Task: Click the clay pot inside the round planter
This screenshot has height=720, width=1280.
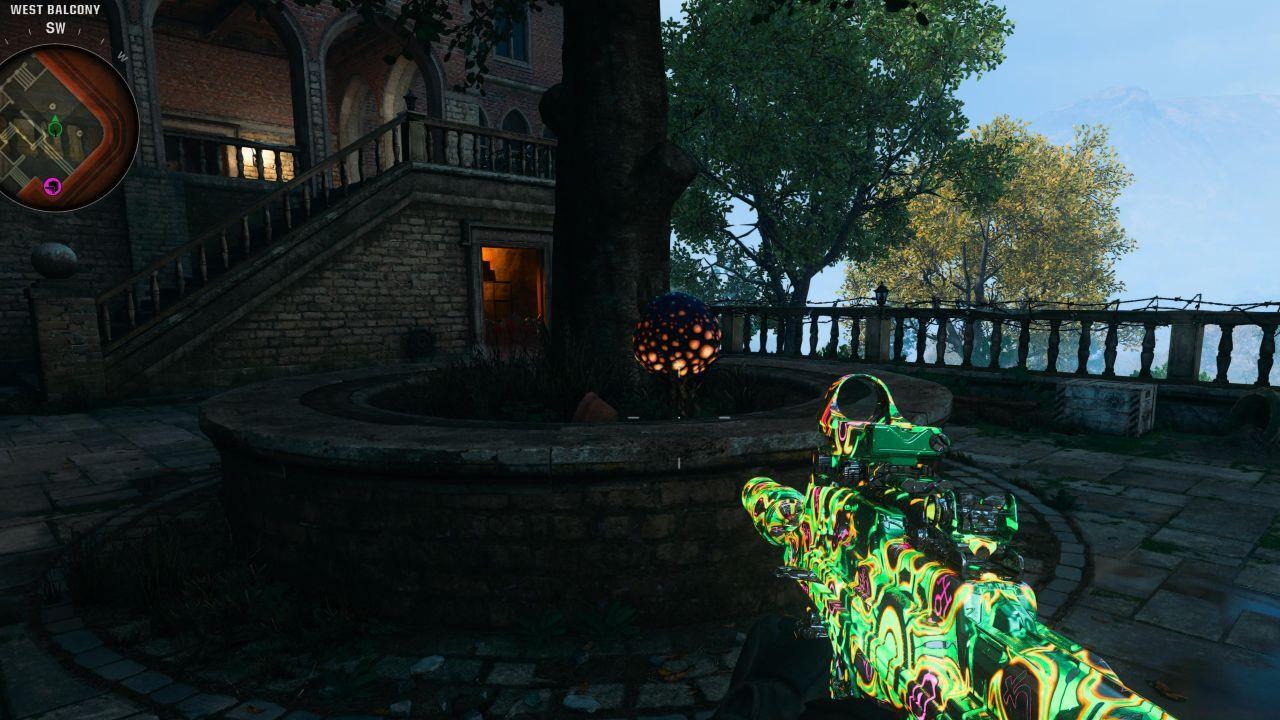Action: 595,405
